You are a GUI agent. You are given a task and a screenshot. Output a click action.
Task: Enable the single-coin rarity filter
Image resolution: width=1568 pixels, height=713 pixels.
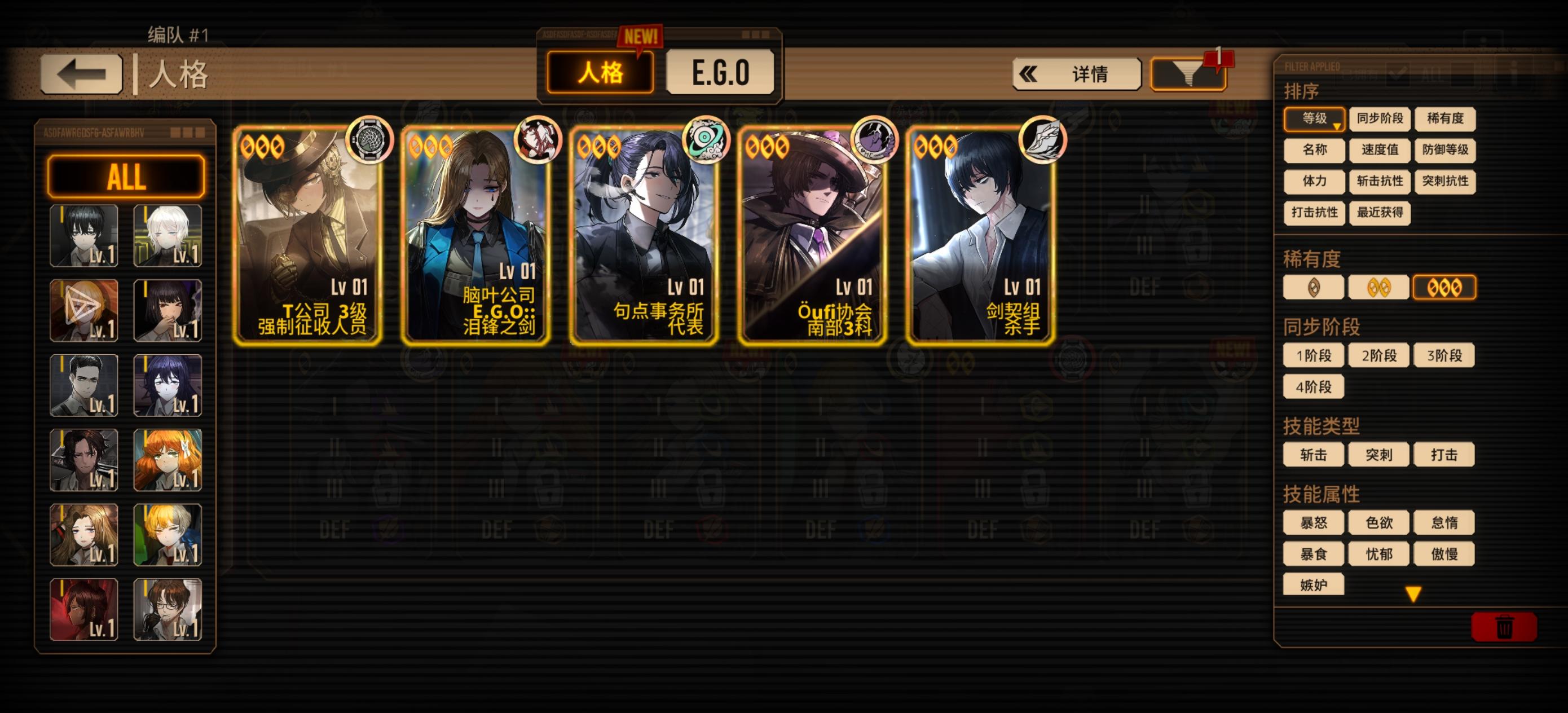(x=1313, y=286)
